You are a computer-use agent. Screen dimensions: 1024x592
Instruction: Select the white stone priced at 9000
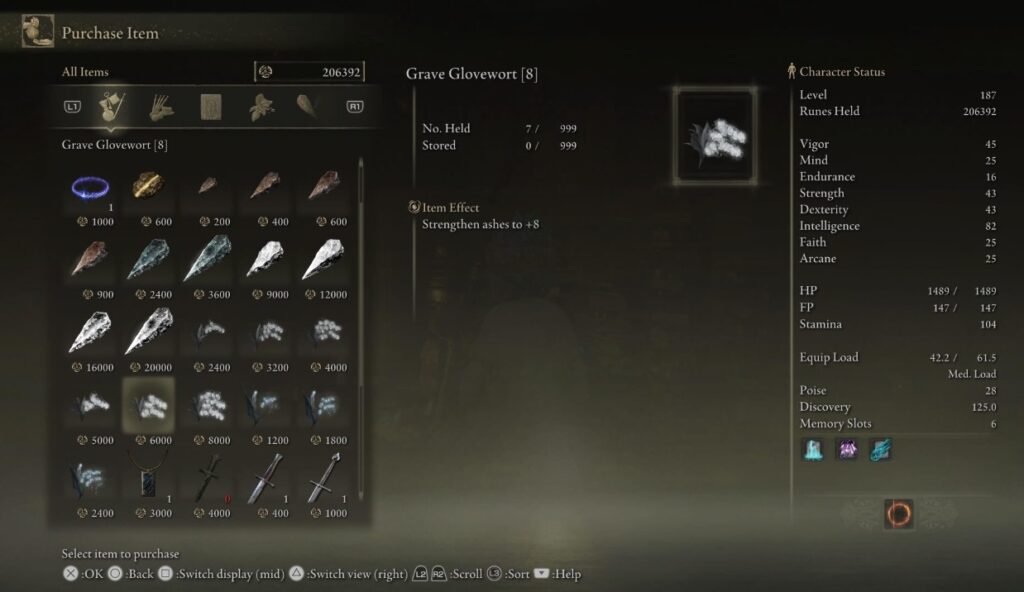pos(264,260)
